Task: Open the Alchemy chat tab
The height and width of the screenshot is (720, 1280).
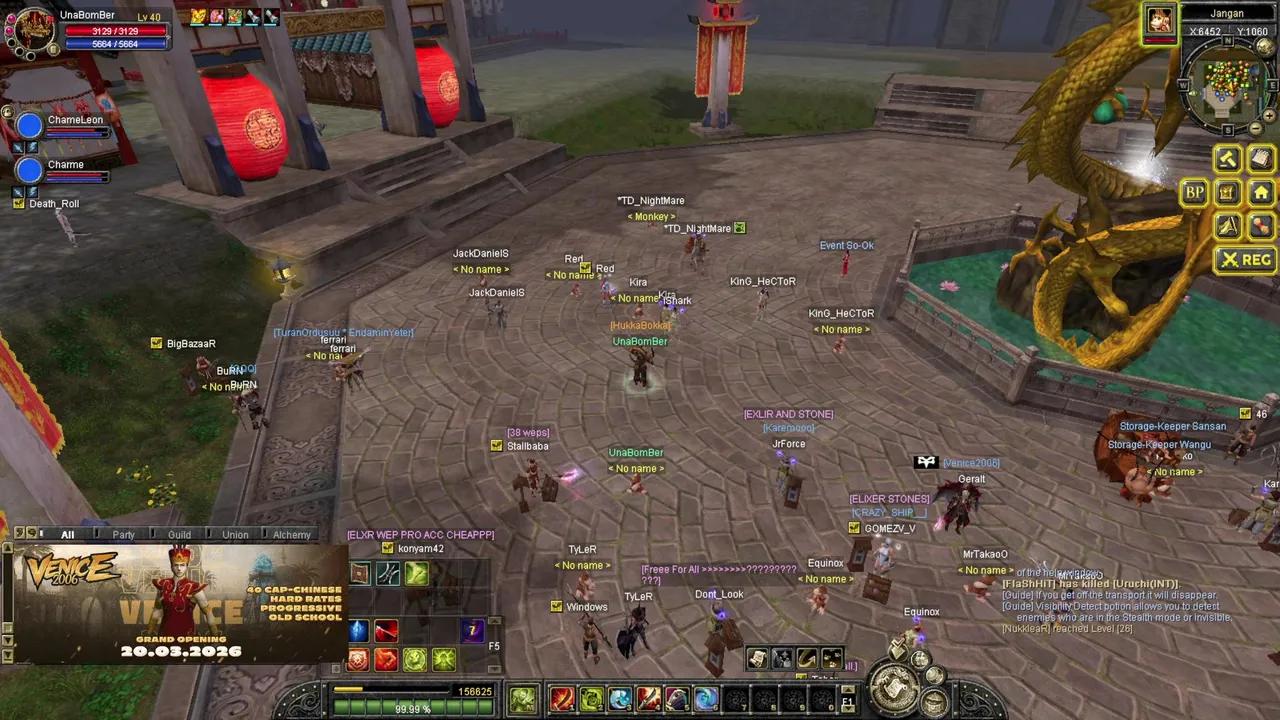Action: [x=291, y=534]
